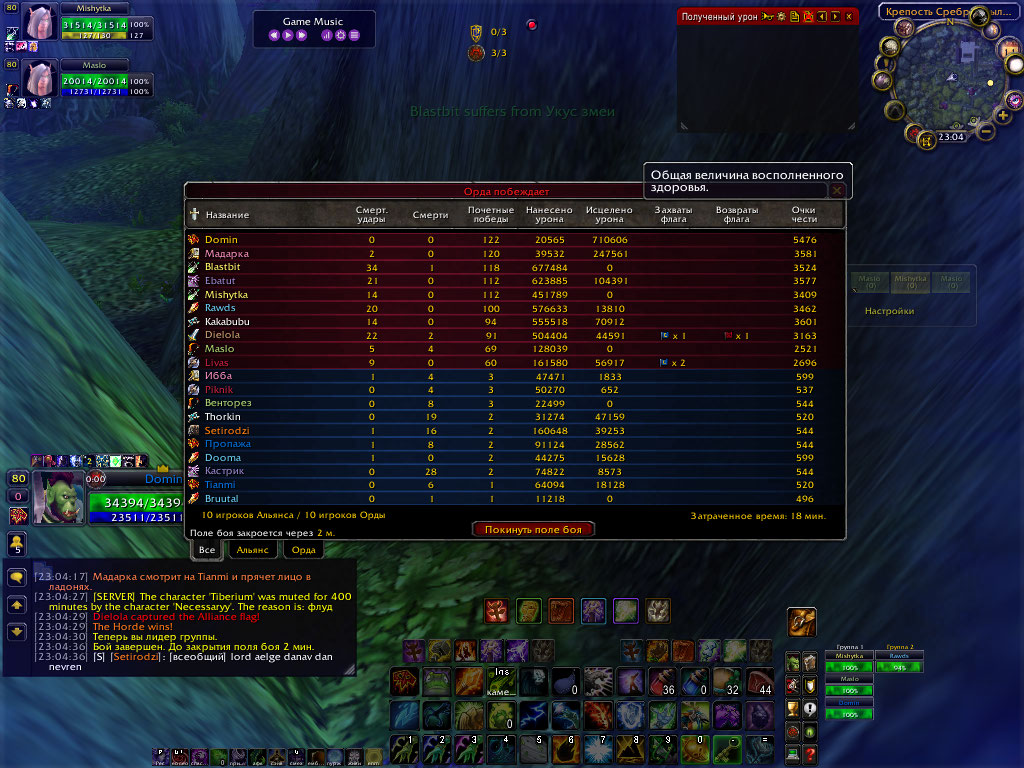Leave the battlefield with Покинуть поле боя
This screenshot has width=1024, height=768.
coord(533,529)
